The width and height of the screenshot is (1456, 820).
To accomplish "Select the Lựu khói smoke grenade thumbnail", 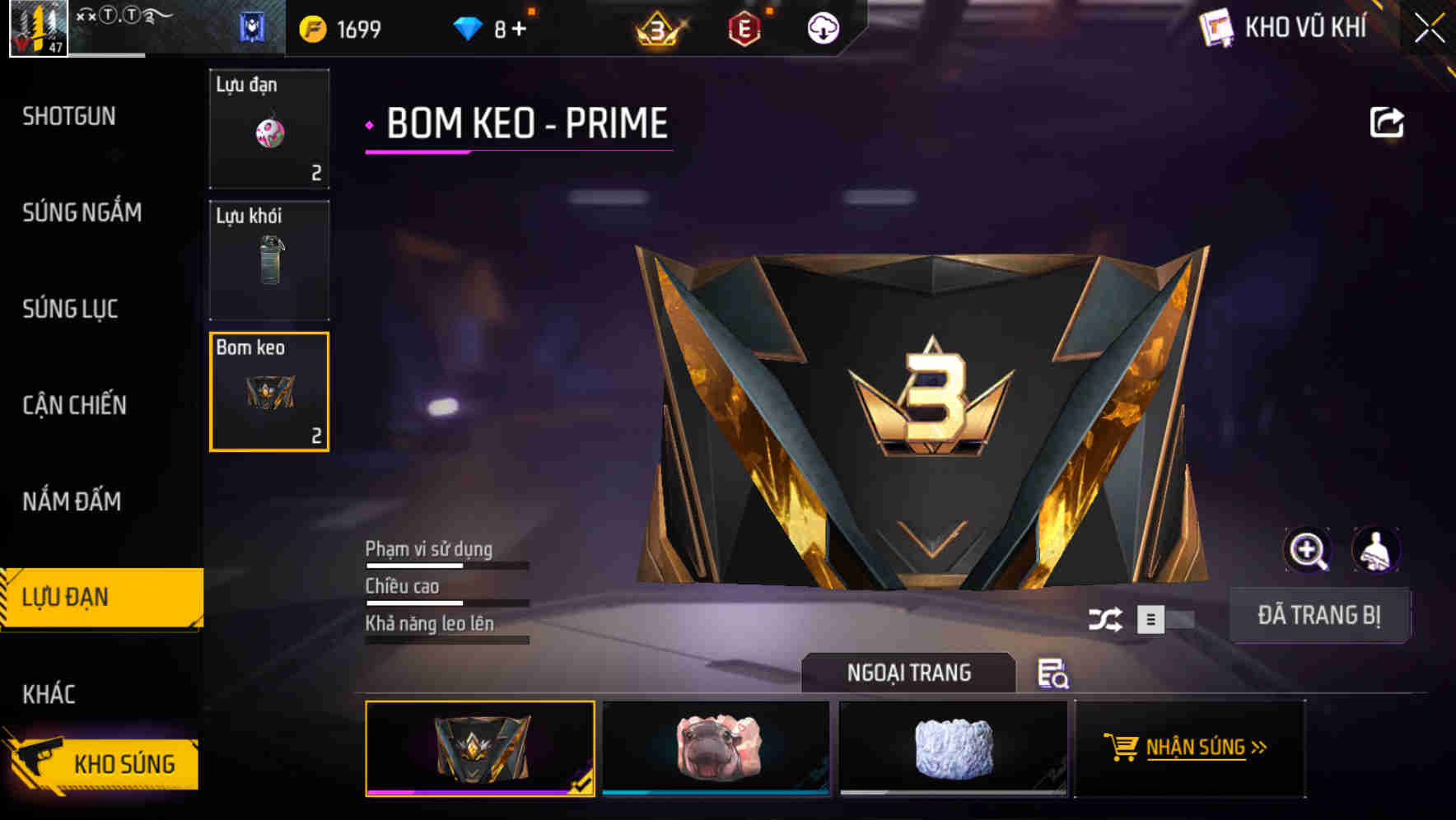I will pos(269,259).
